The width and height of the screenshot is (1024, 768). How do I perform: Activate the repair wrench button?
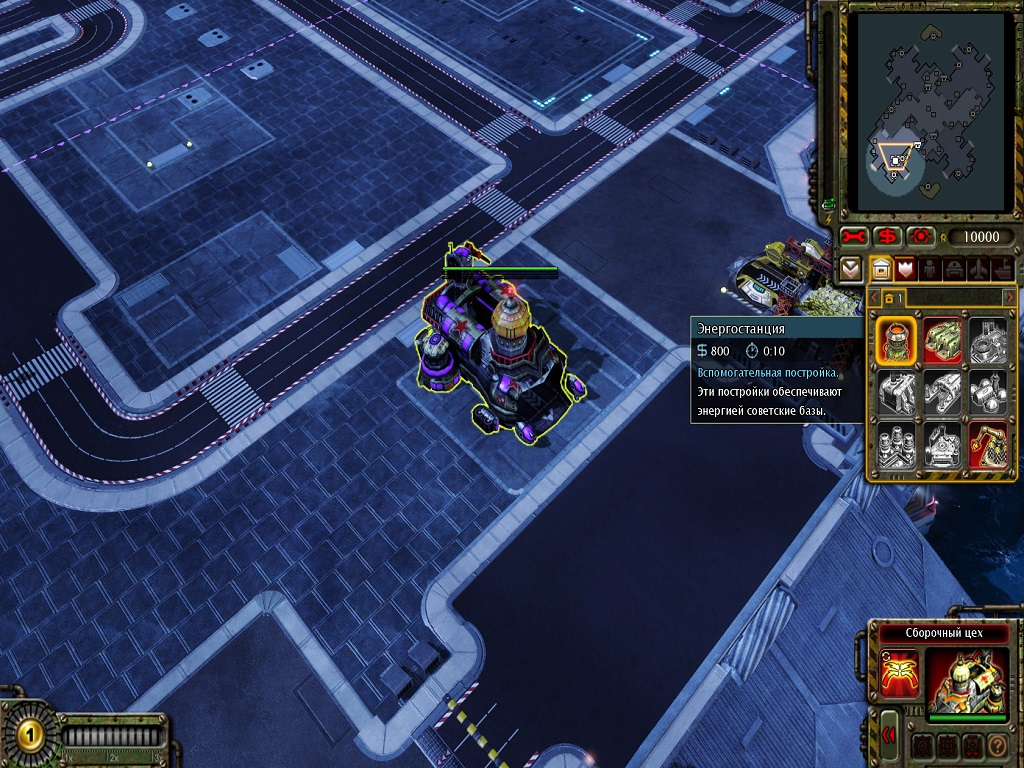[x=853, y=237]
